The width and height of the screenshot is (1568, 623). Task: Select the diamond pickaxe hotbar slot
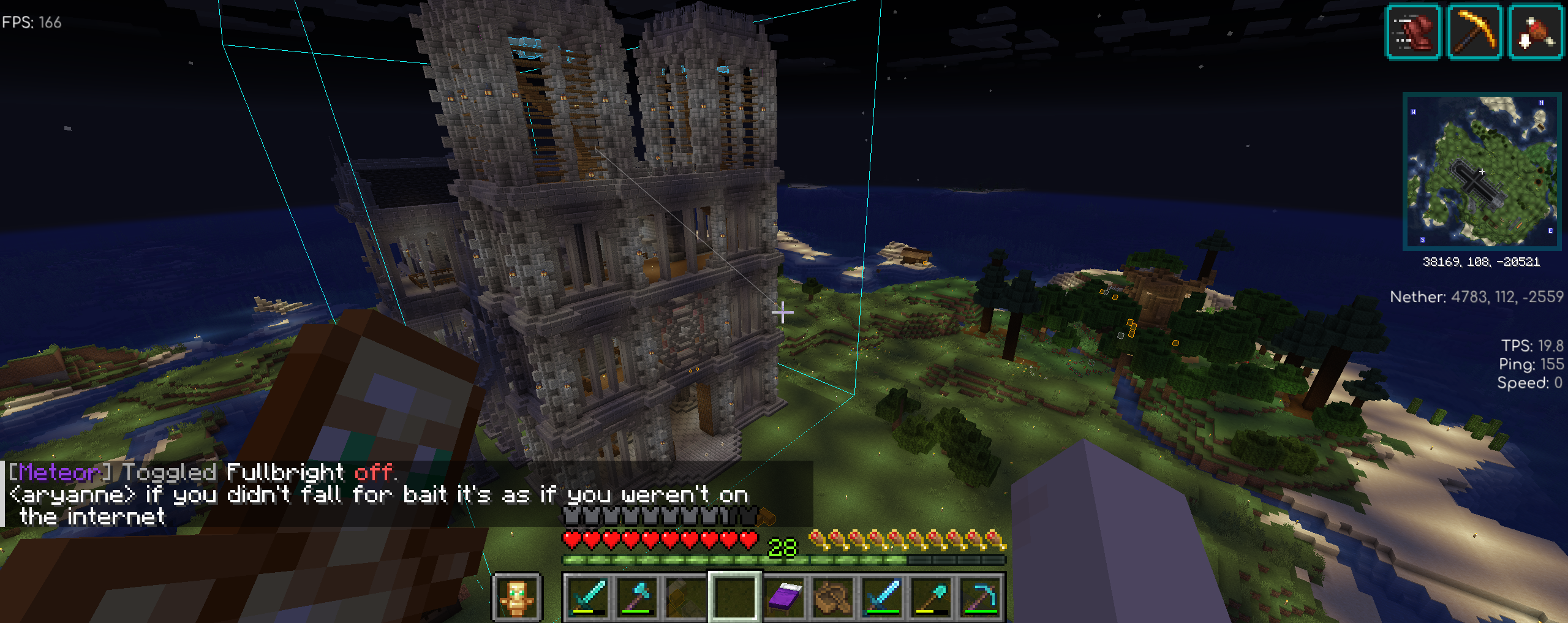coord(981,597)
